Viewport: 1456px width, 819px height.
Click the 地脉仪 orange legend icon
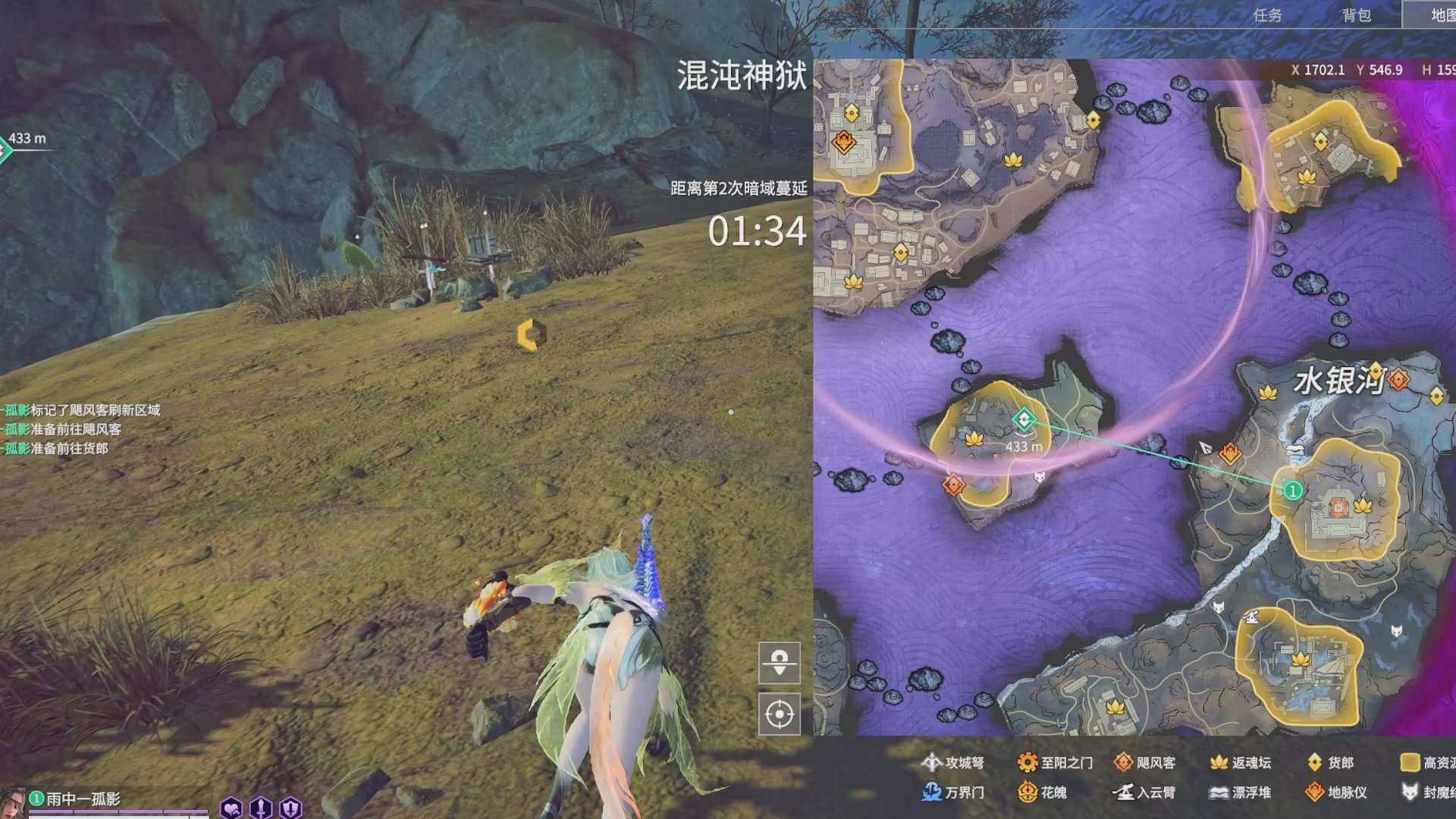[1313, 793]
